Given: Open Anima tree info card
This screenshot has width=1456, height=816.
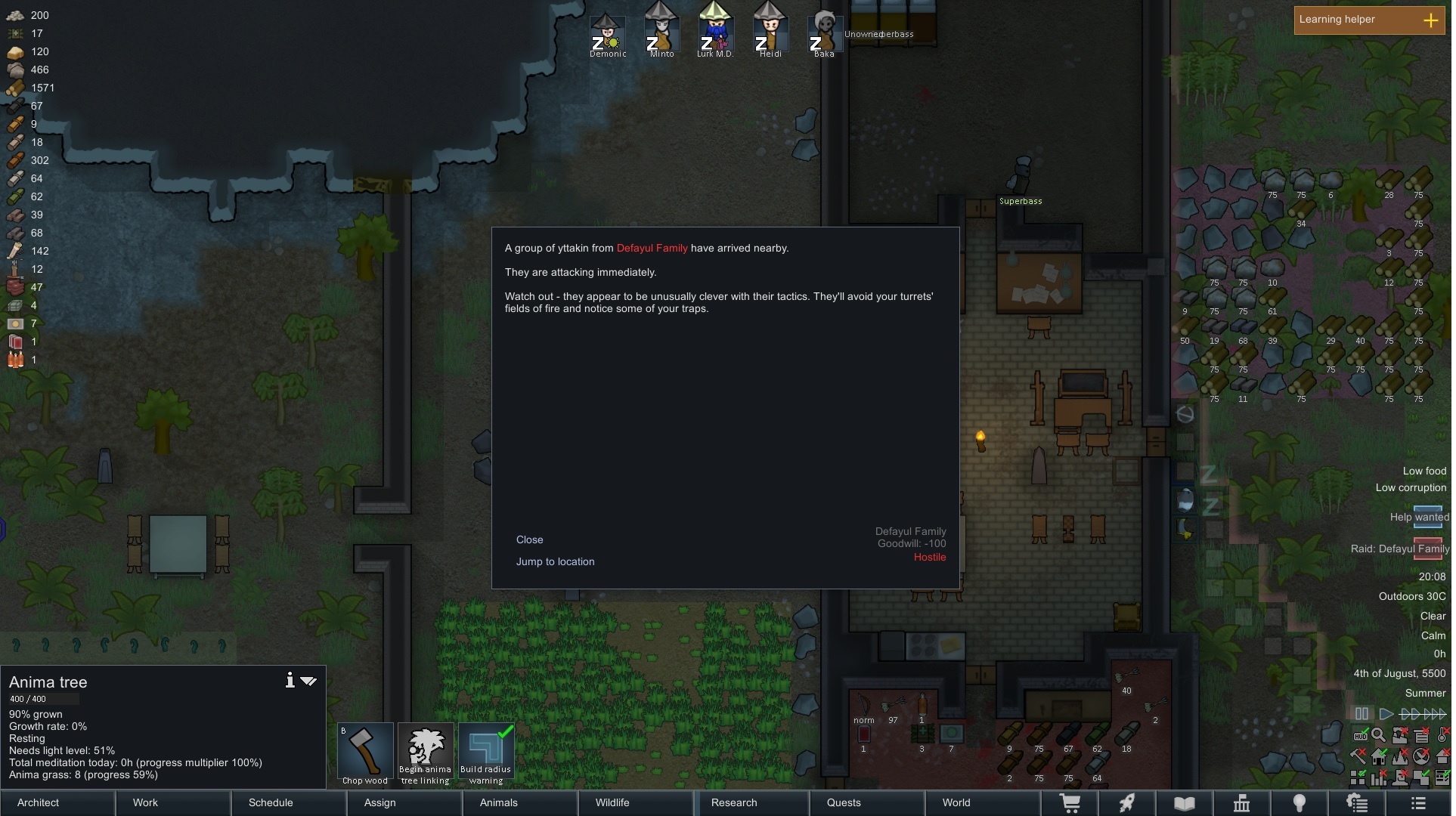Looking at the screenshot, I should (x=290, y=681).
